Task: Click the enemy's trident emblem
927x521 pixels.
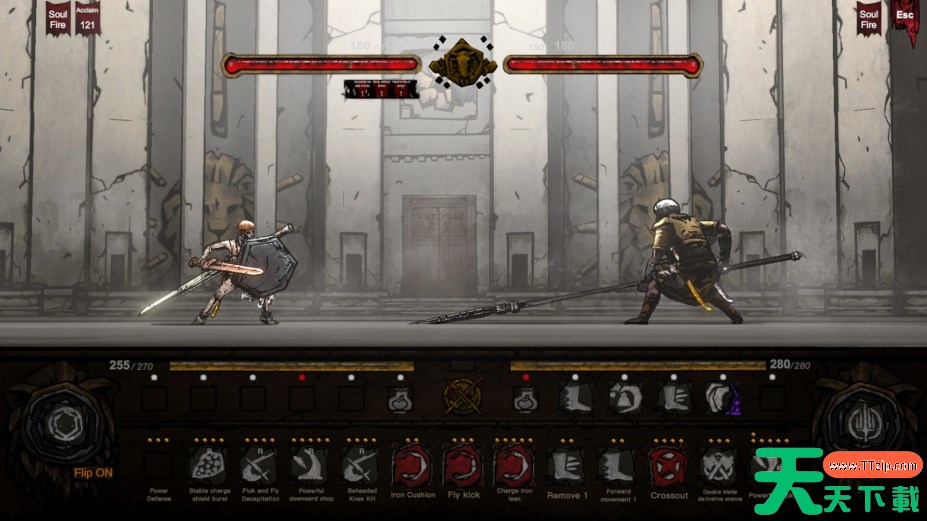Action: [859, 421]
